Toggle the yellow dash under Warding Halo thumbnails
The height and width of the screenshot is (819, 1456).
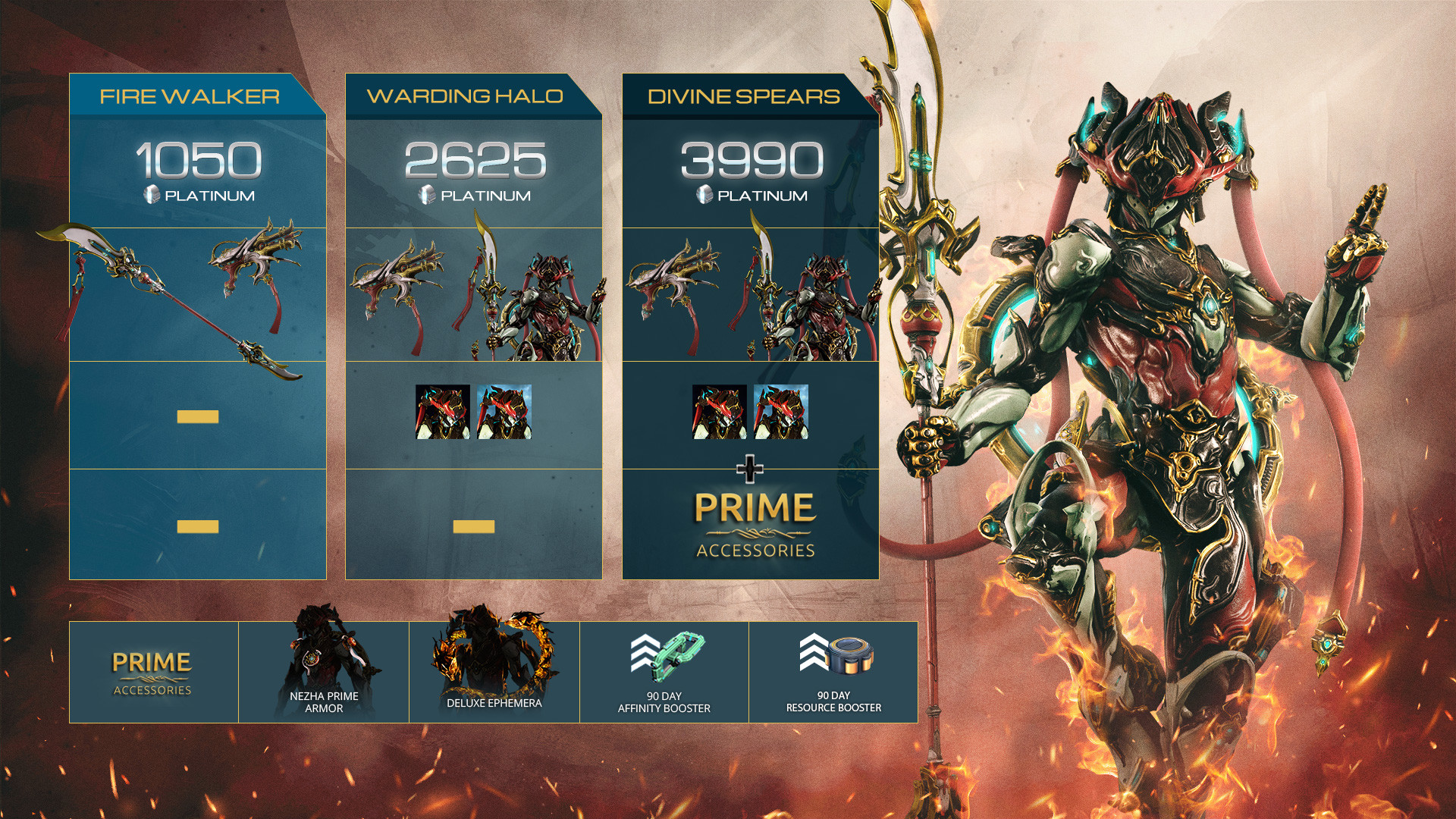[x=475, y=525]
